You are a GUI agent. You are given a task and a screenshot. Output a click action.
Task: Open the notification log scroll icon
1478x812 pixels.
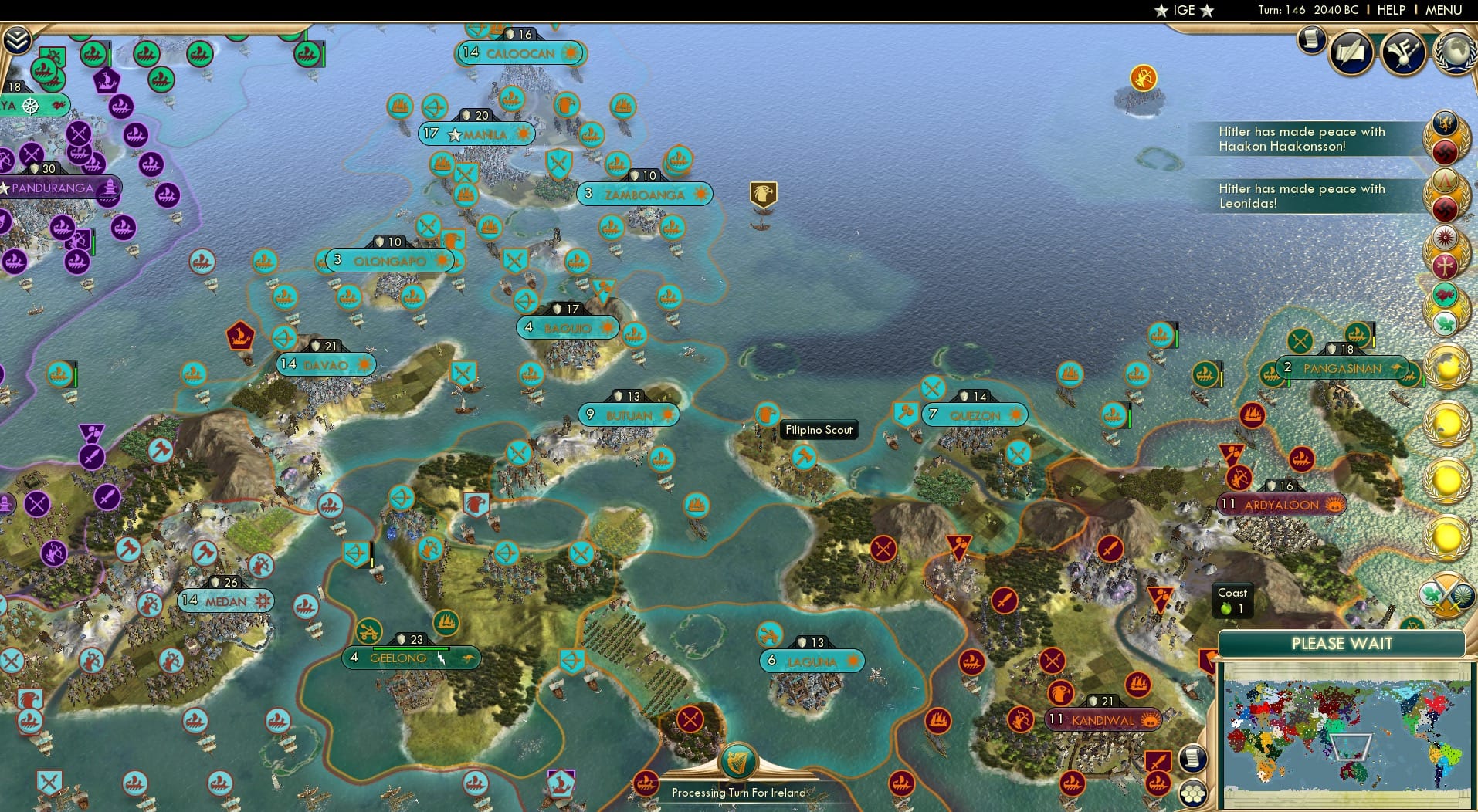1310,40
